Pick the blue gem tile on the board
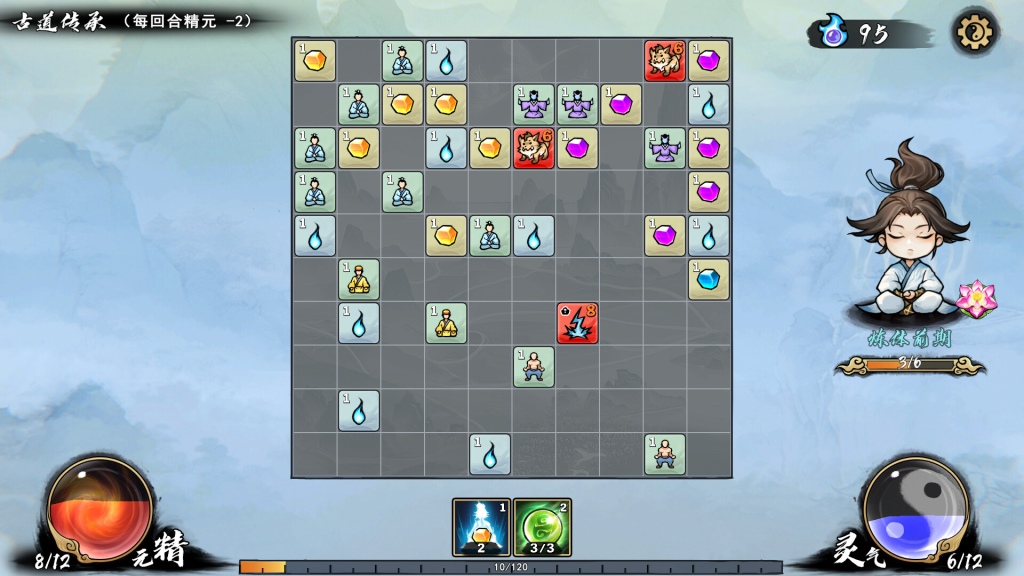Screen dimensions: 1024x576 (708, 279)
